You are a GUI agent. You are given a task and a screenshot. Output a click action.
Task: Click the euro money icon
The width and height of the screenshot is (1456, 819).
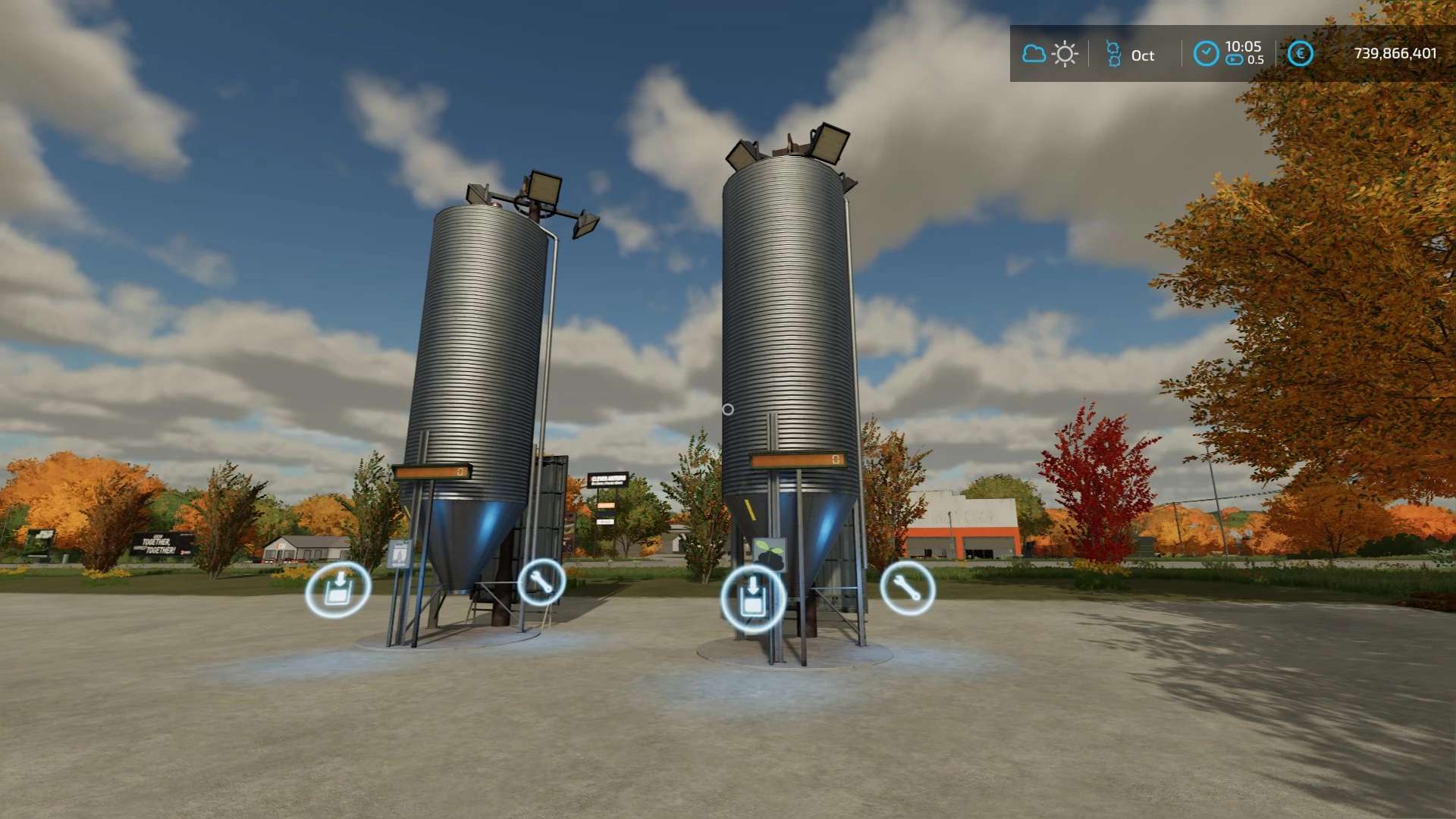(1300, 54)
